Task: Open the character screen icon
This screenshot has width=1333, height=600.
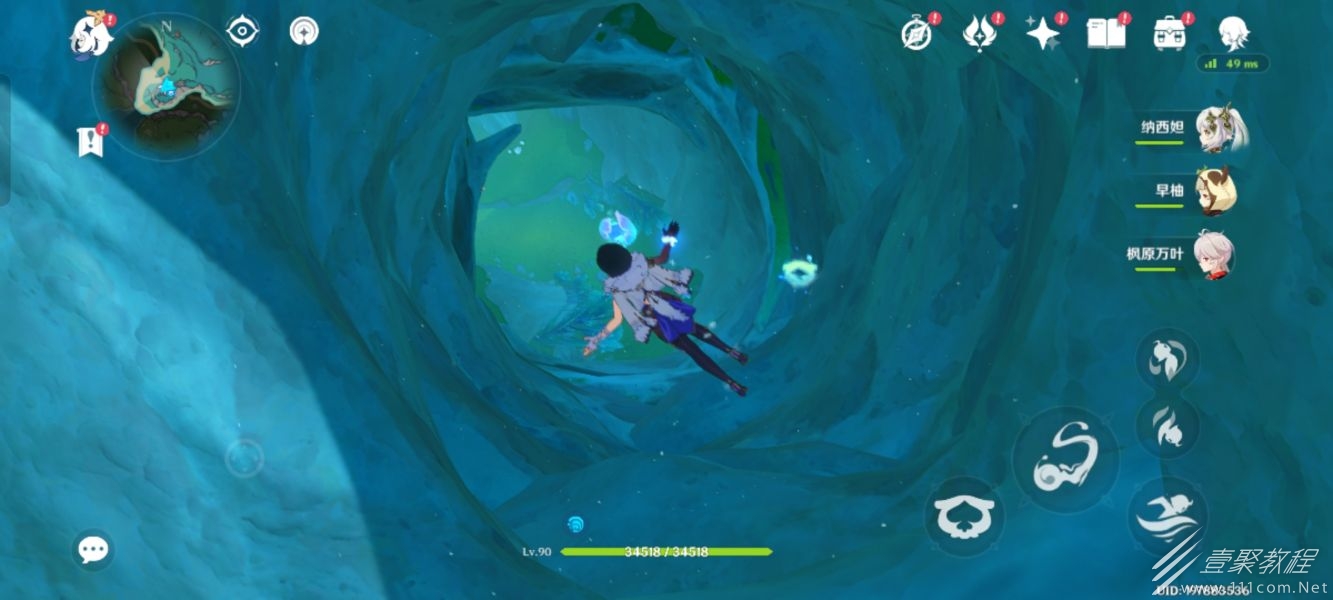Action: pos(1233,31)
